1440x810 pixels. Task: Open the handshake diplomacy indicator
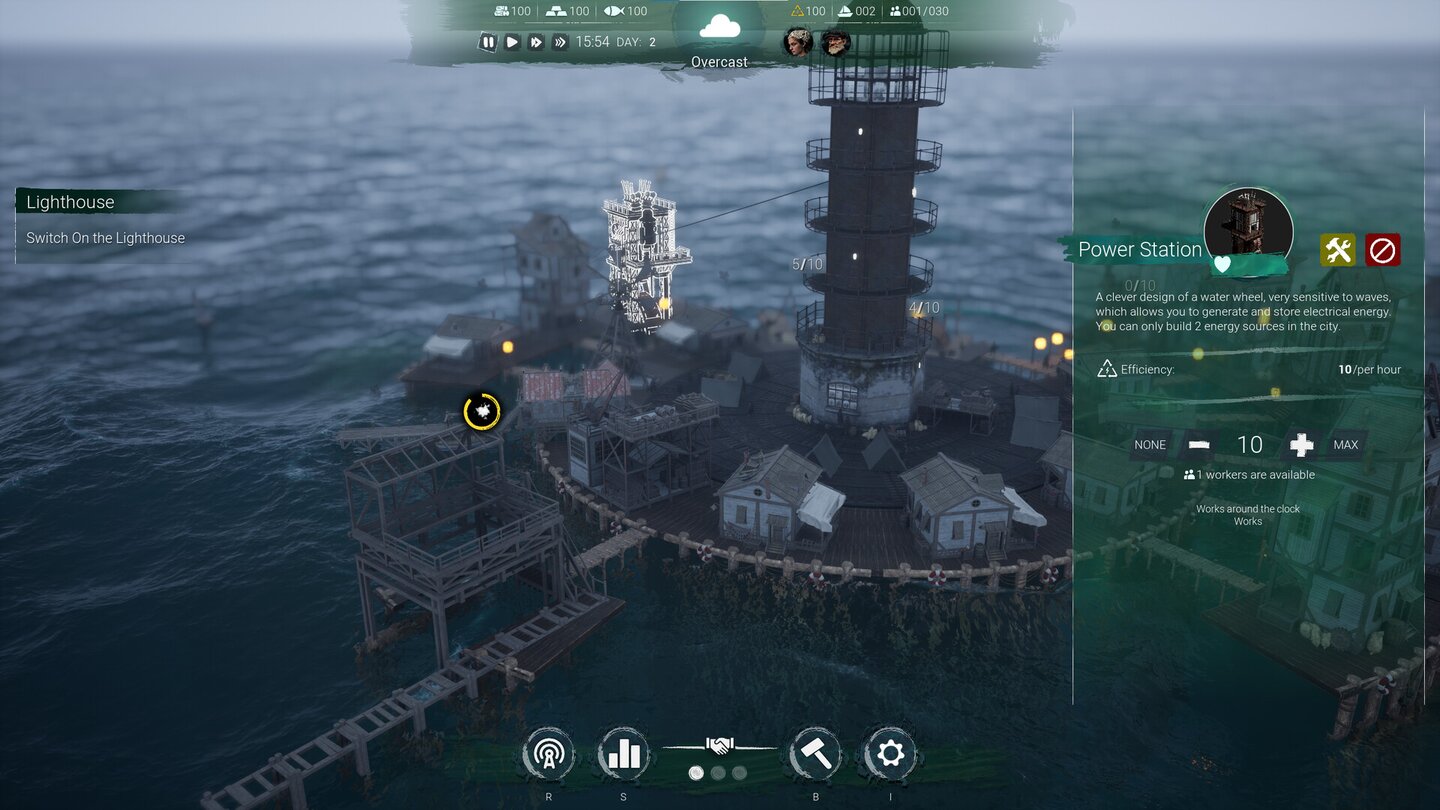(719, 746)
